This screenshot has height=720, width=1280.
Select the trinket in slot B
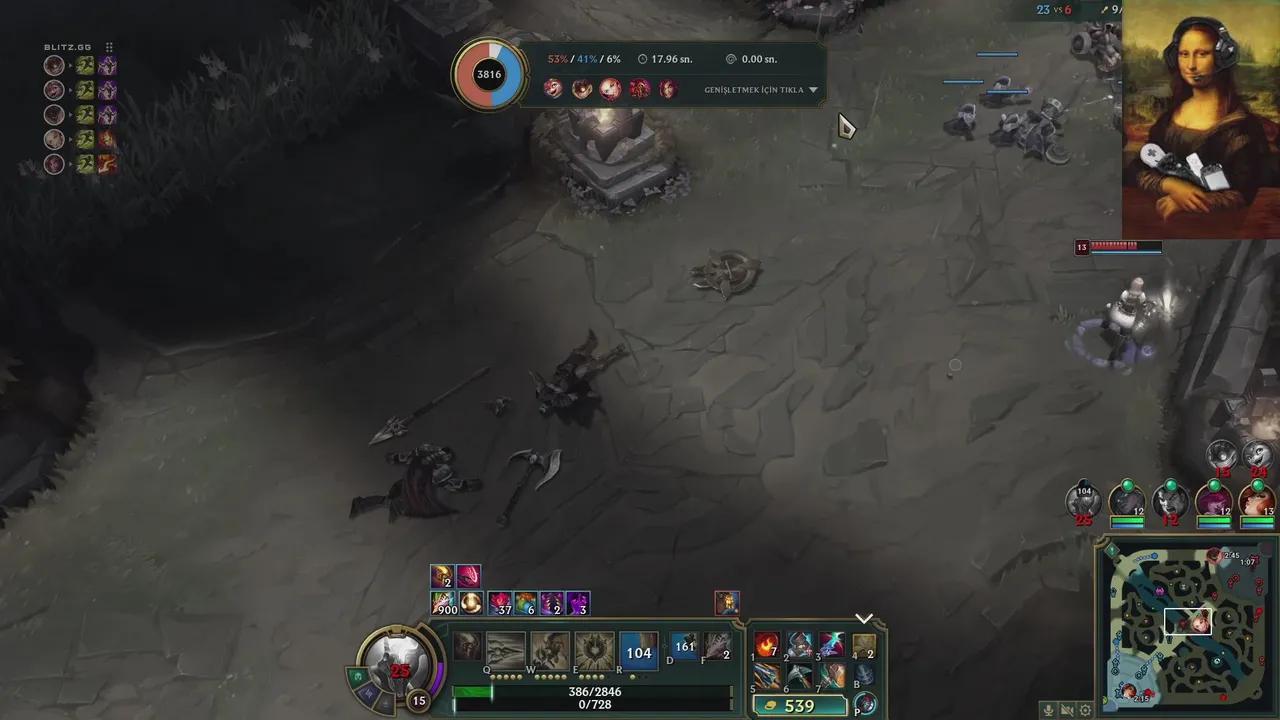click(865, 672)
